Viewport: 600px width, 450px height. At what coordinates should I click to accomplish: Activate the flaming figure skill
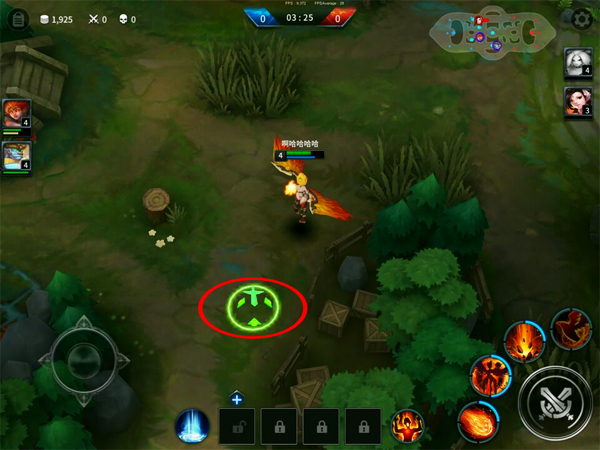489,375
